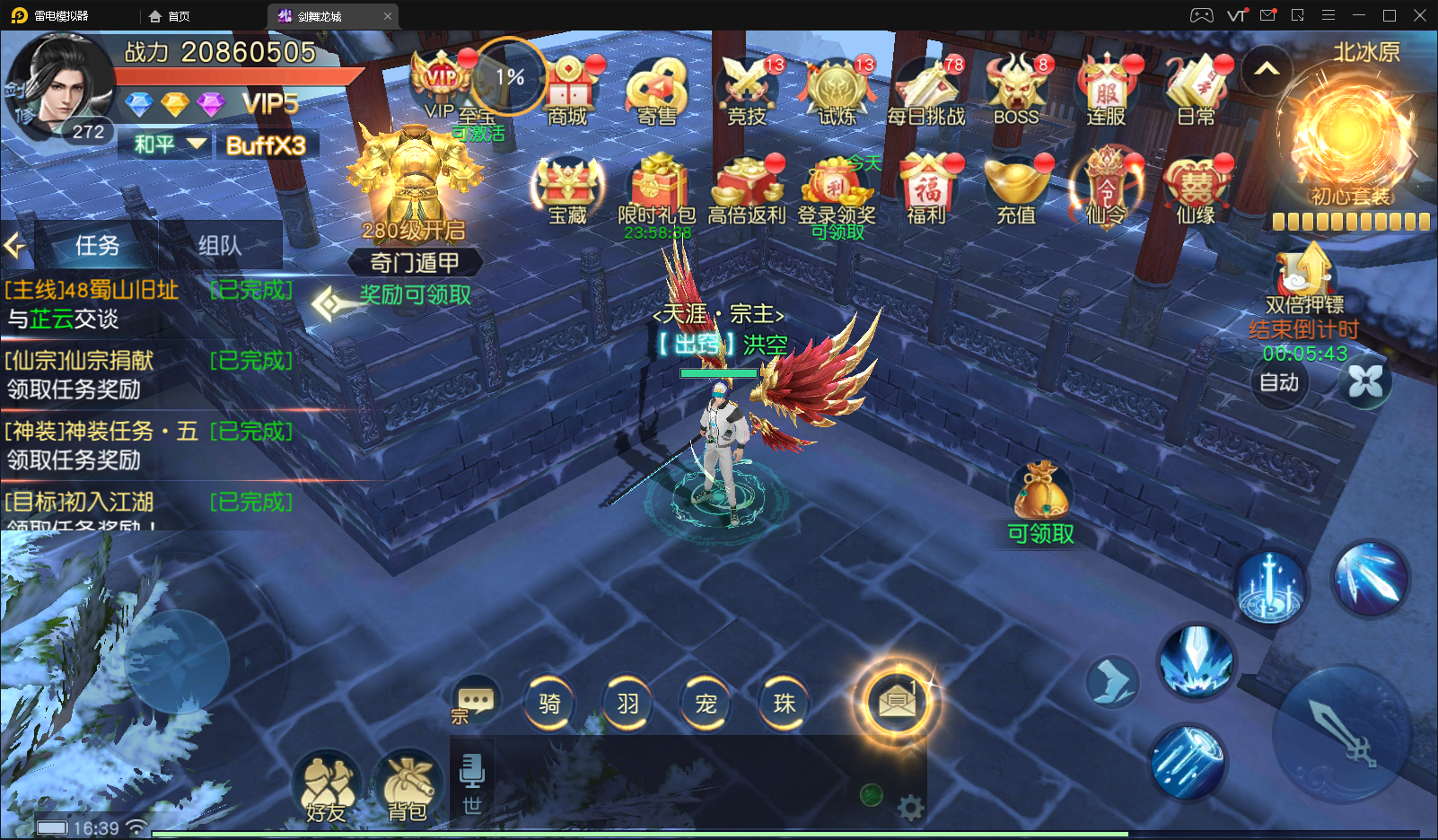This screenshot has width=1438, height=840.
Task: Open the 好友 friends list
Action: click(x=327, y=787)
